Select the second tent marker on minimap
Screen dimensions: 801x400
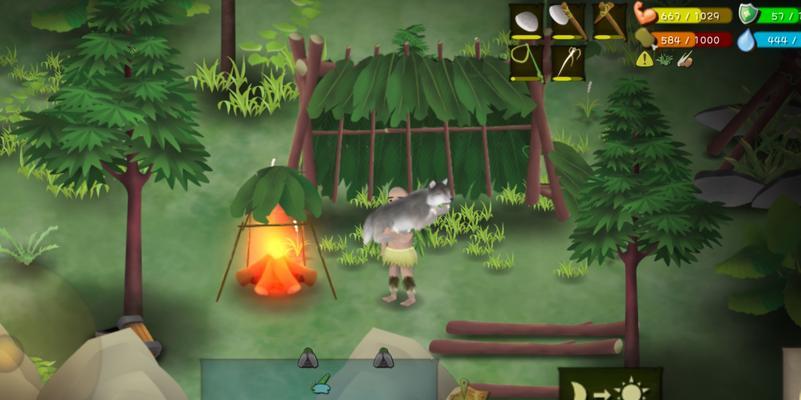[x=383, y=358]
